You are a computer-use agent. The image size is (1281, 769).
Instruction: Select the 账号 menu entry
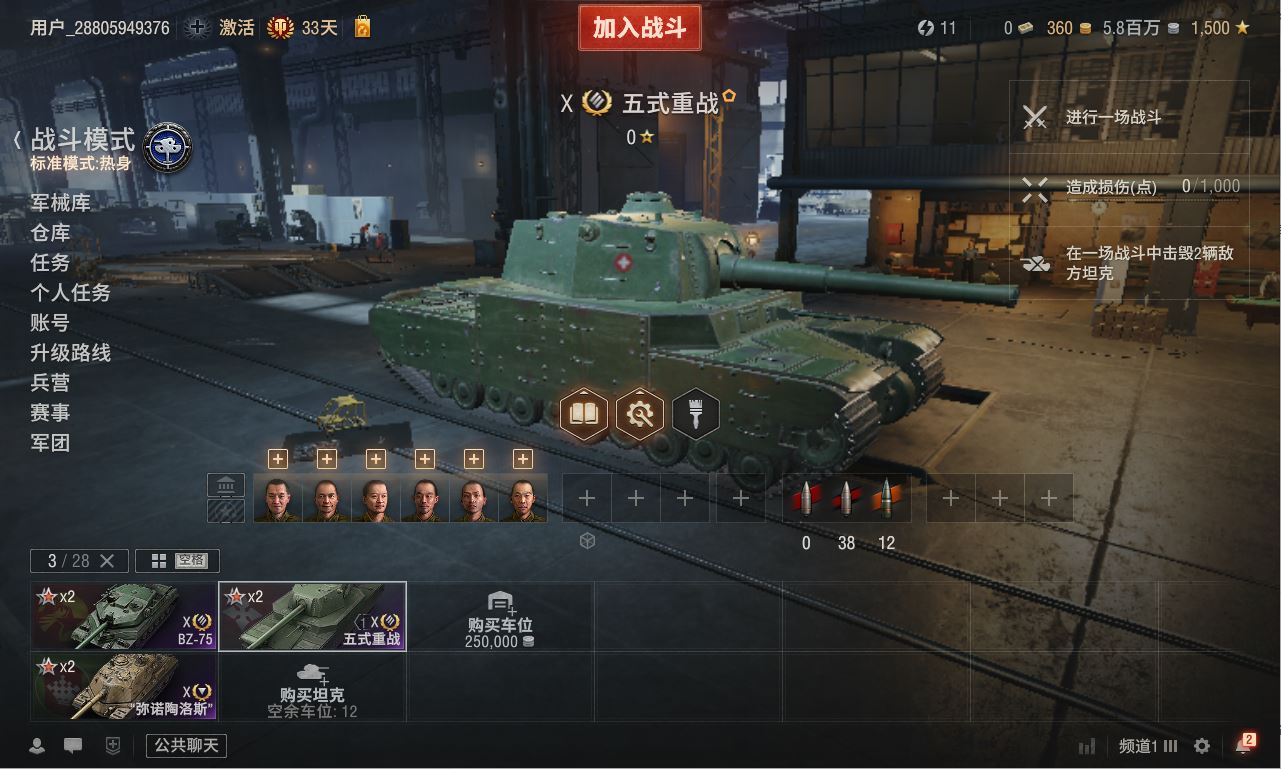(x=50, y=323)
